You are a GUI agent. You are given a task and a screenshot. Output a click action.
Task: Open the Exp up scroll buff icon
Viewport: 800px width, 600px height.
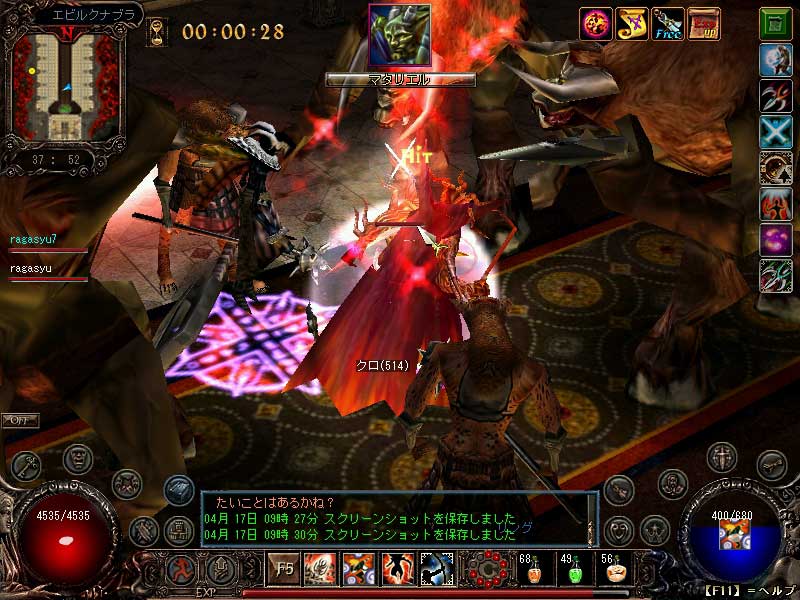click(704, 23)
